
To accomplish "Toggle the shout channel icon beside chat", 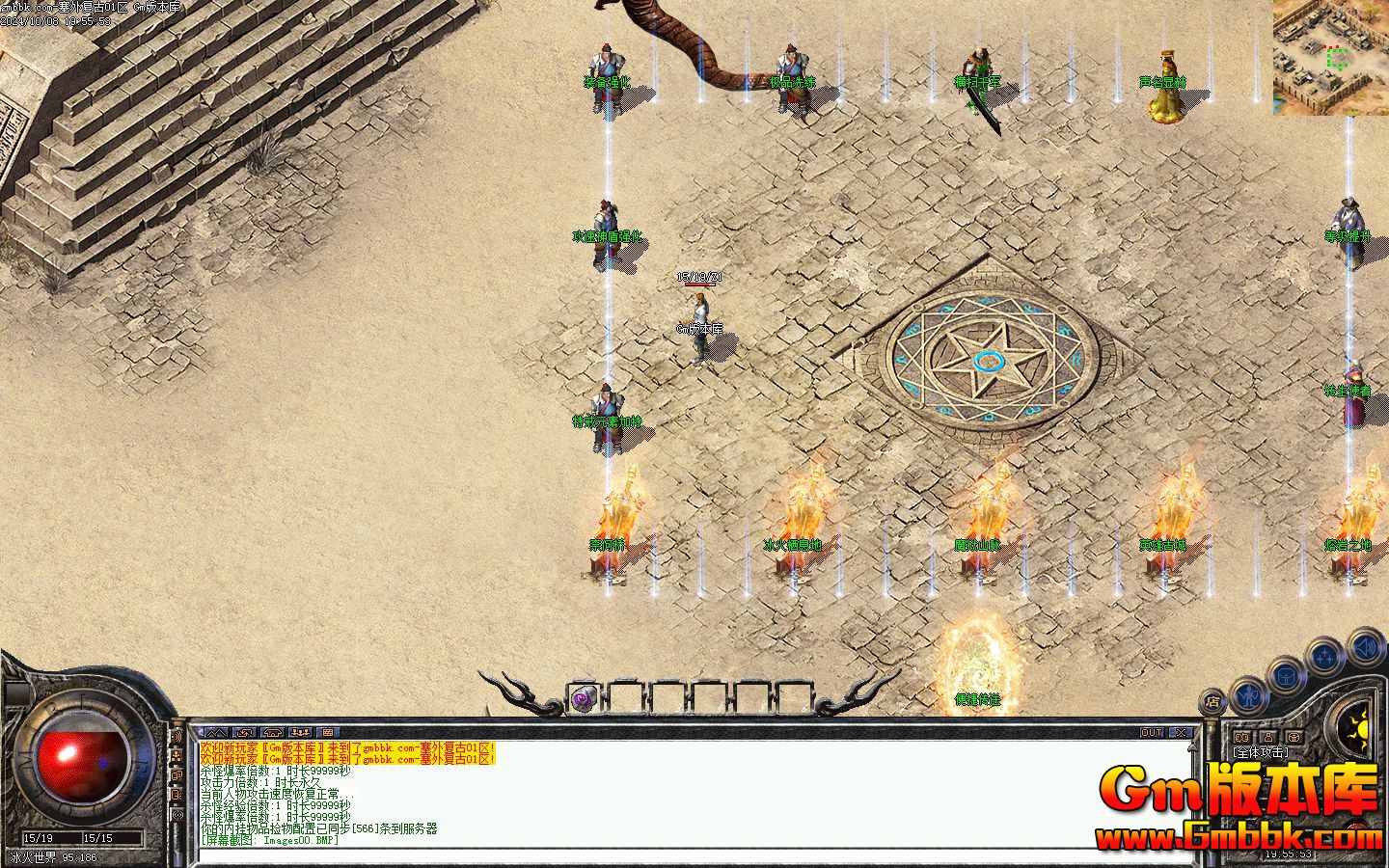I will click(177, 738).
